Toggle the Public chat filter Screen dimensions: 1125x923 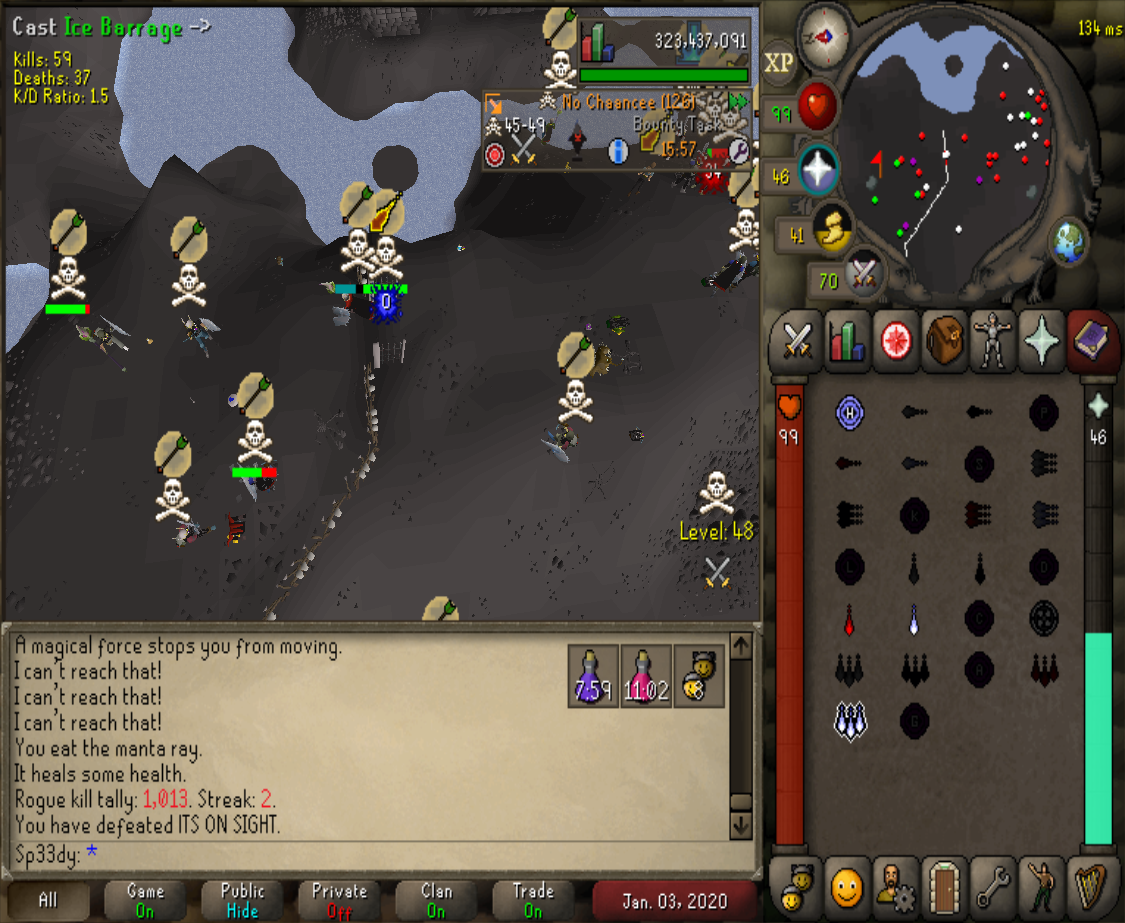[242, 900]
